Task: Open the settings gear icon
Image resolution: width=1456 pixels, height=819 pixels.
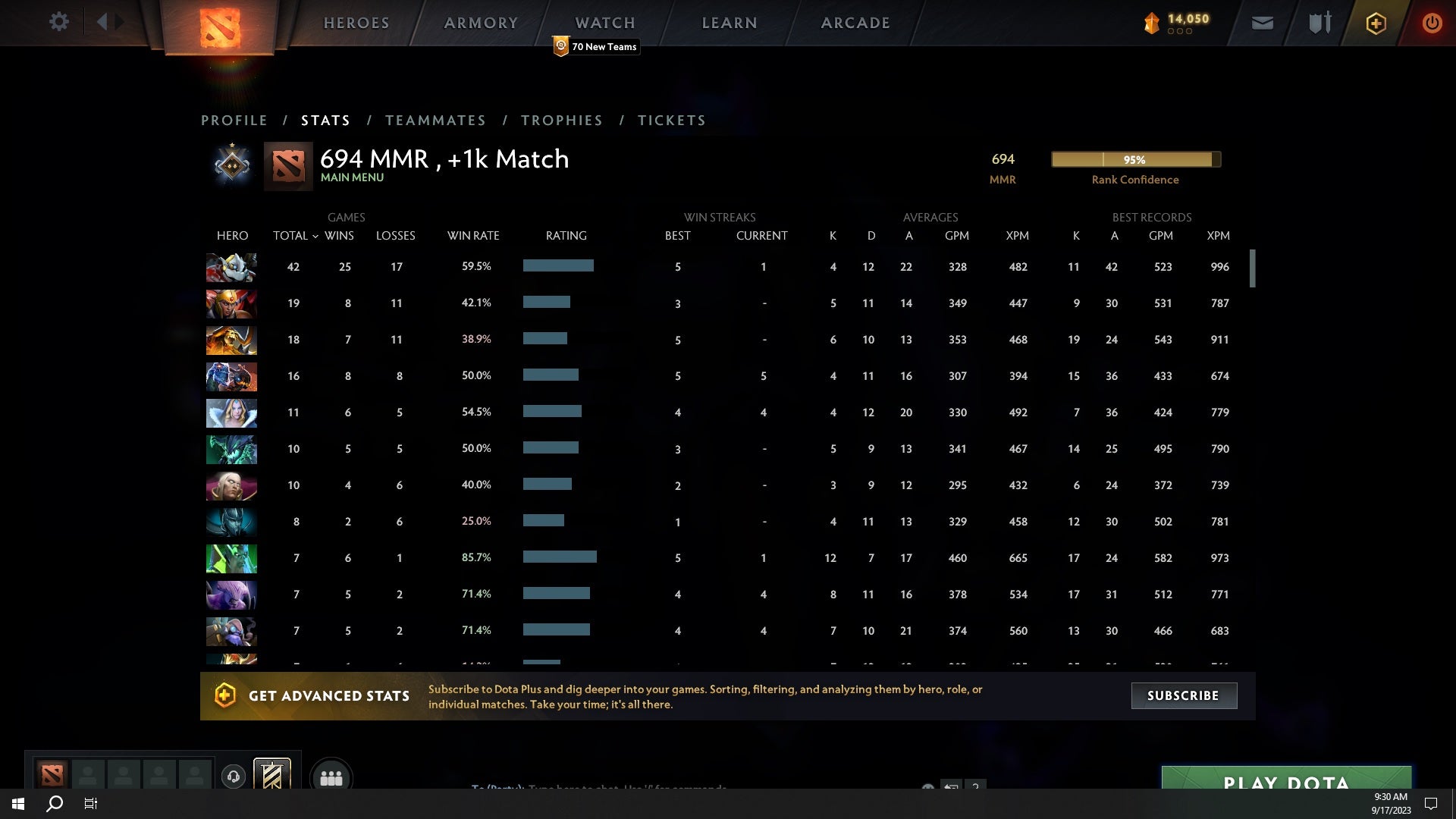Action: pyautogui.click(x=59, y=22)
